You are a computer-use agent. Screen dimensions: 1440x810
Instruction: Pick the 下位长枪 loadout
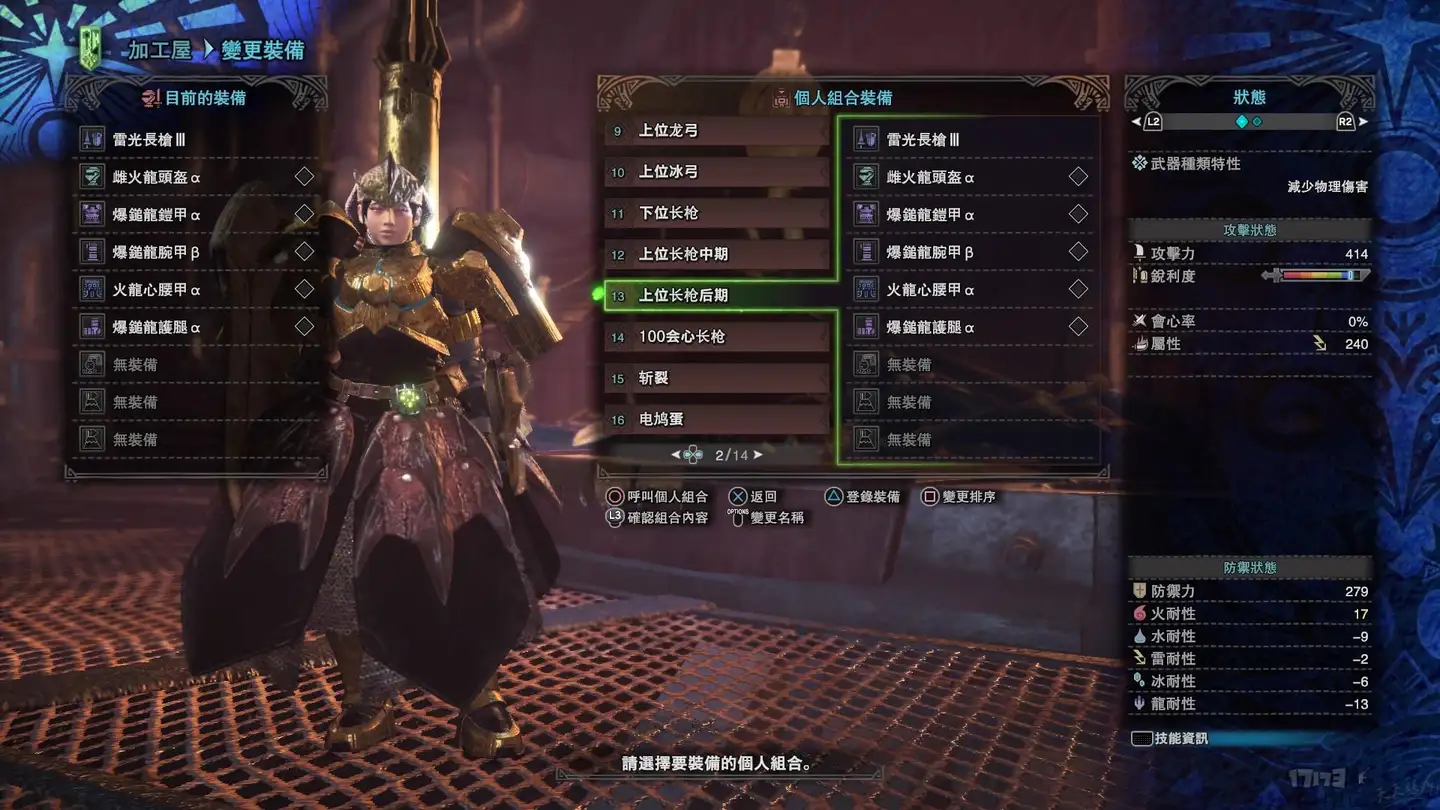[716, 213]
